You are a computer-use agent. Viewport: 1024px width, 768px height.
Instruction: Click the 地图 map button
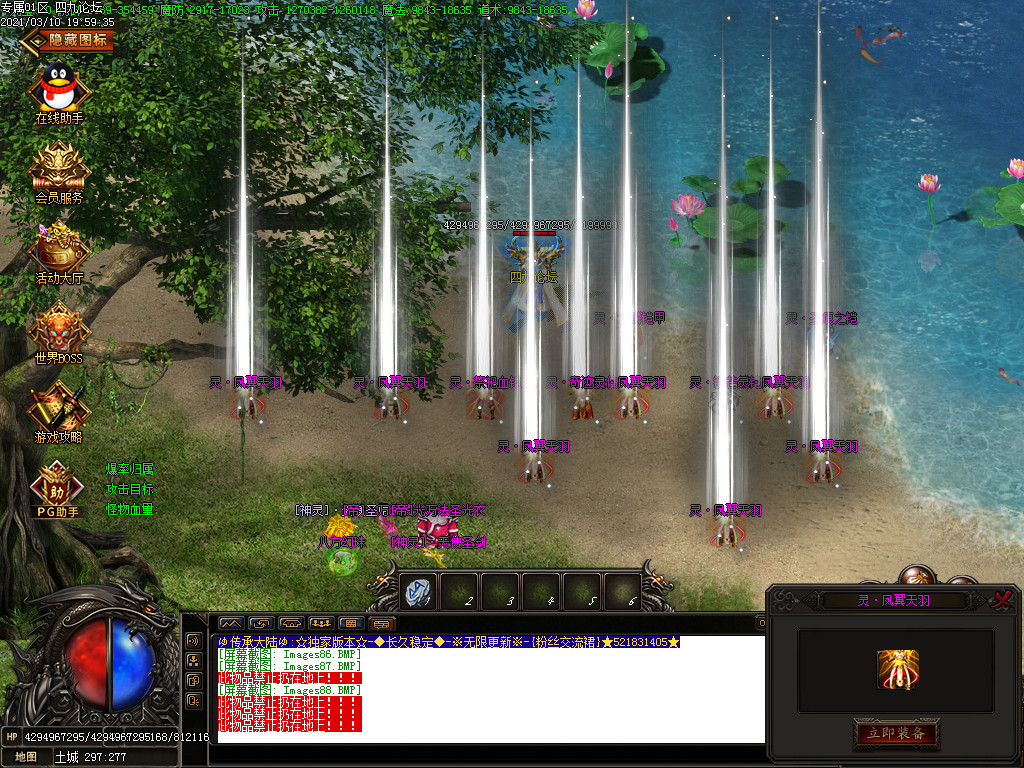tap(25, 757)
